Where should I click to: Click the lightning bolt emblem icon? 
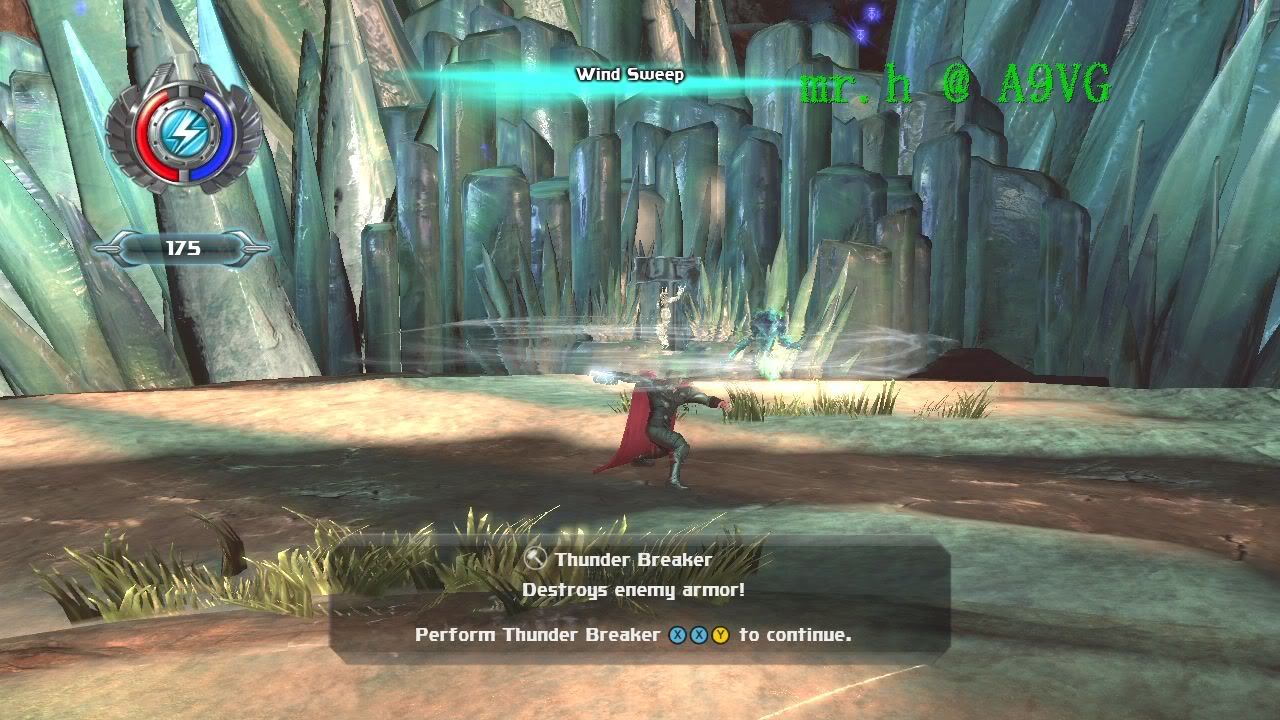[183, 131]
